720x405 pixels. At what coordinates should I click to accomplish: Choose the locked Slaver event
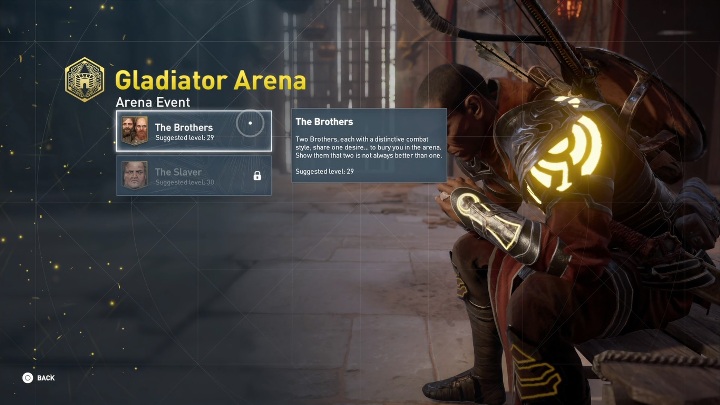[193, 176]
